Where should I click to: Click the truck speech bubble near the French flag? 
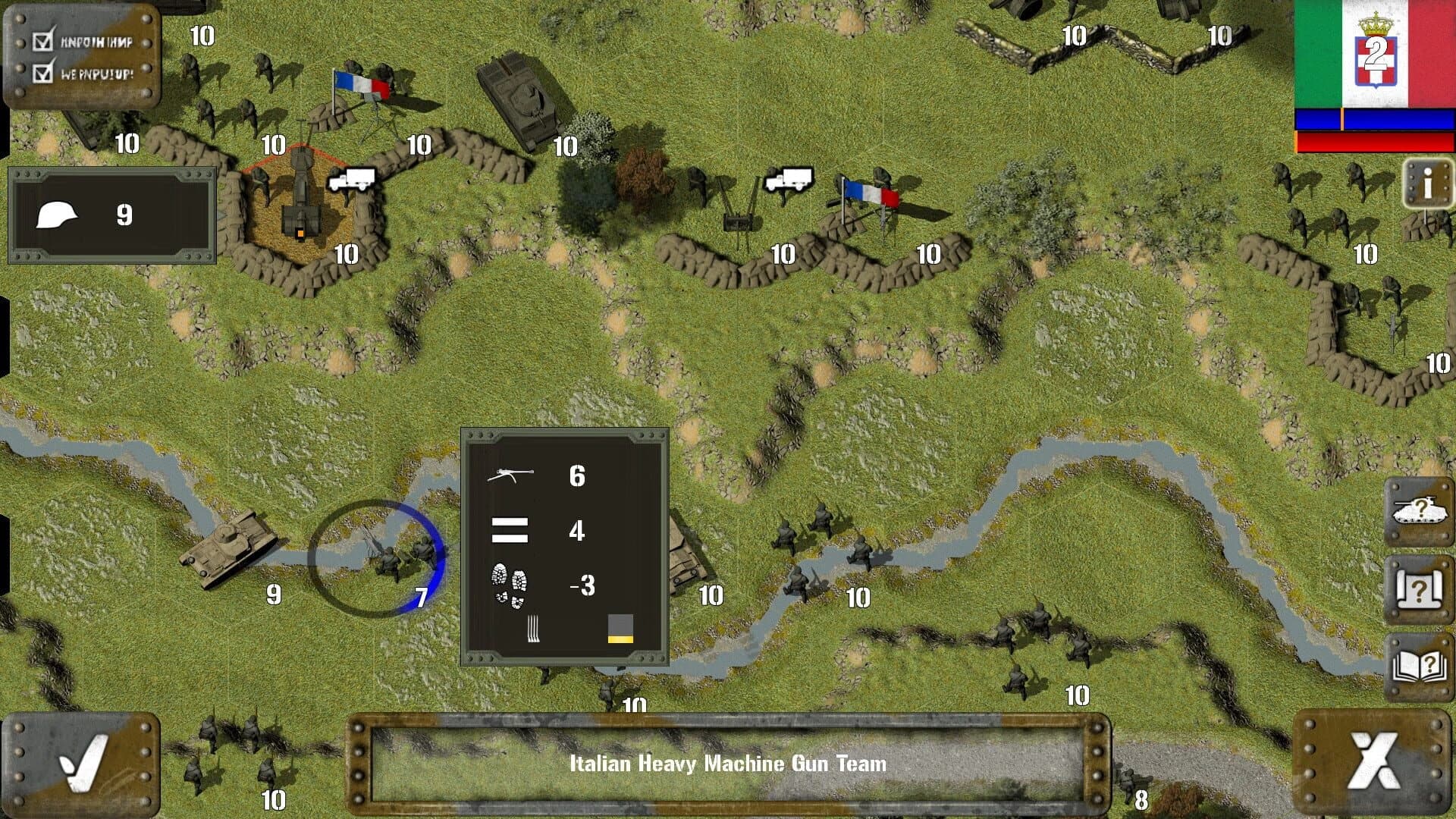click(x=789, y=180)
